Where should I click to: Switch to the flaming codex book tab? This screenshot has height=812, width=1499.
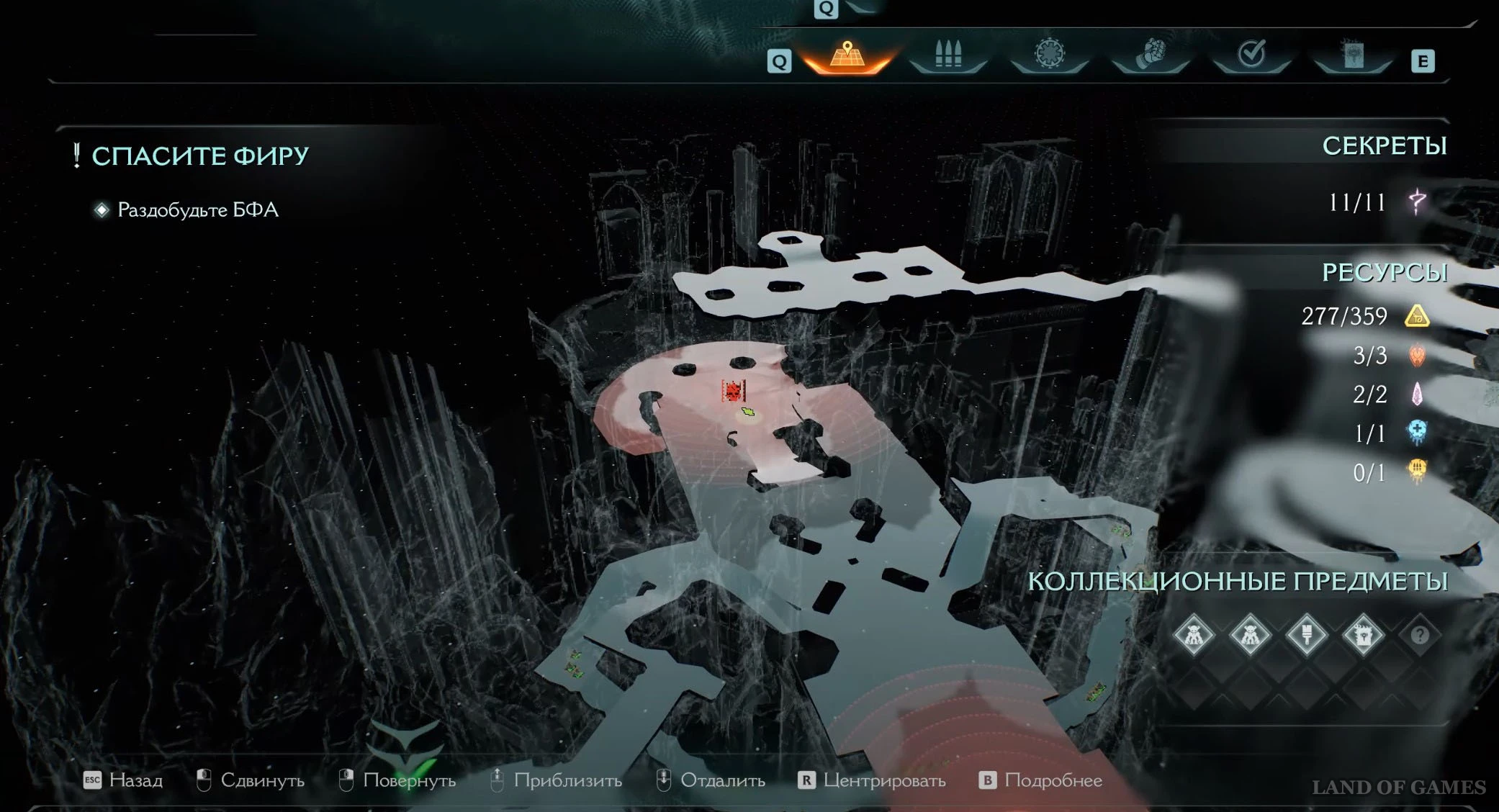(x=1353, y=54)
